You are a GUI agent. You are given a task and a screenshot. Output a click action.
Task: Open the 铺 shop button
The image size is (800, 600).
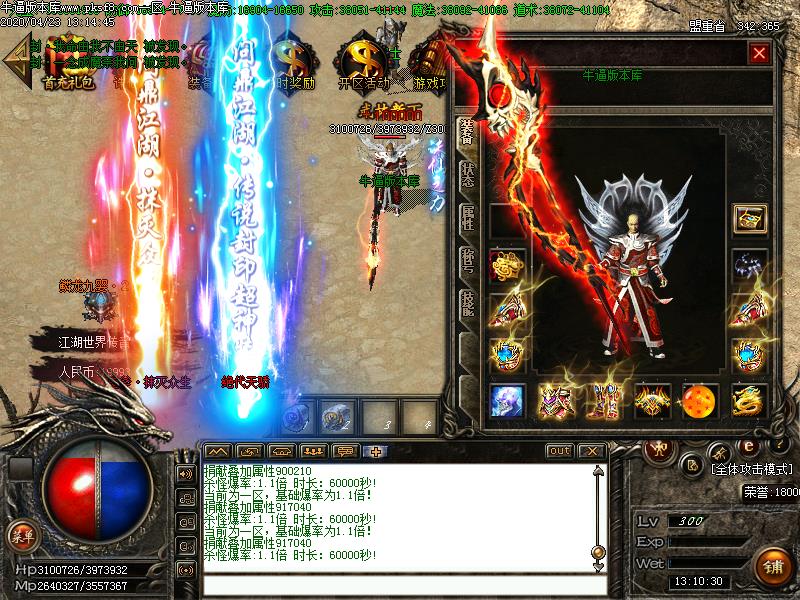[x=773, y=567]
